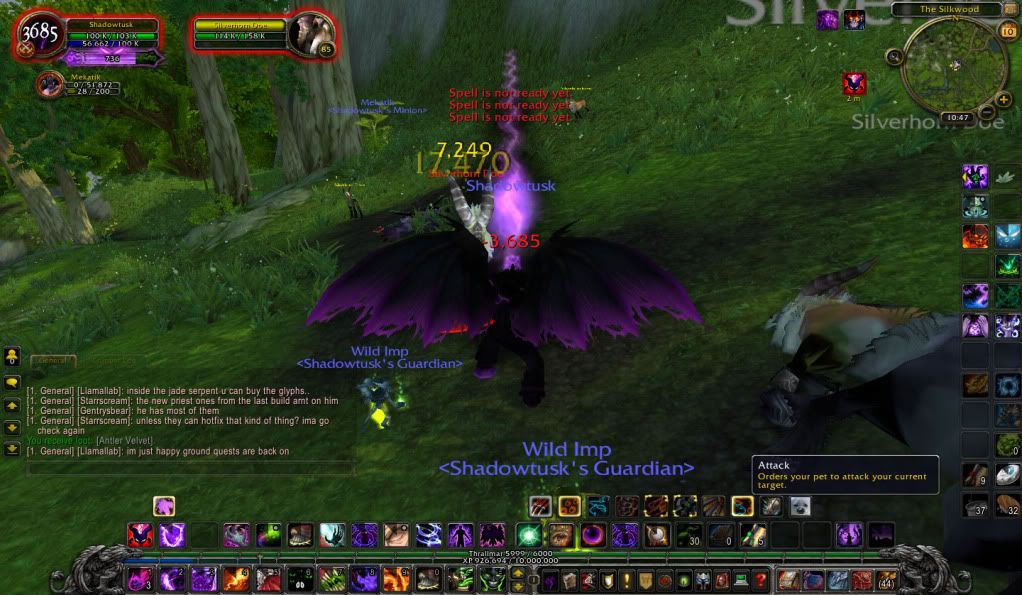The width and height of the screenshot is (1022, 595).
Task: Open the red question mark help button
Action: click(760, 580)
